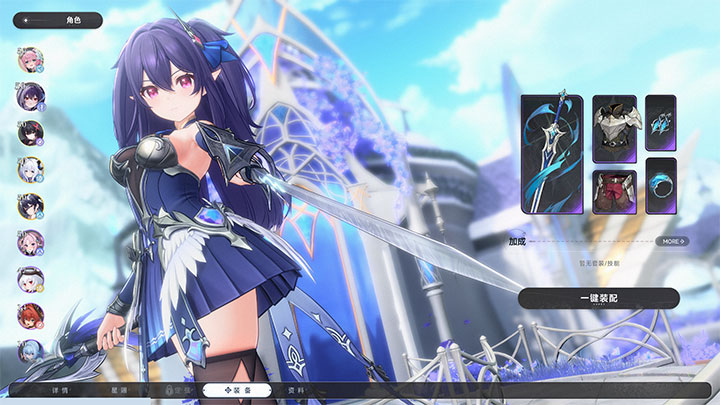Switch to the 资料 profile tab
This screenshot has width=720, height=405.
click(296, 390)
